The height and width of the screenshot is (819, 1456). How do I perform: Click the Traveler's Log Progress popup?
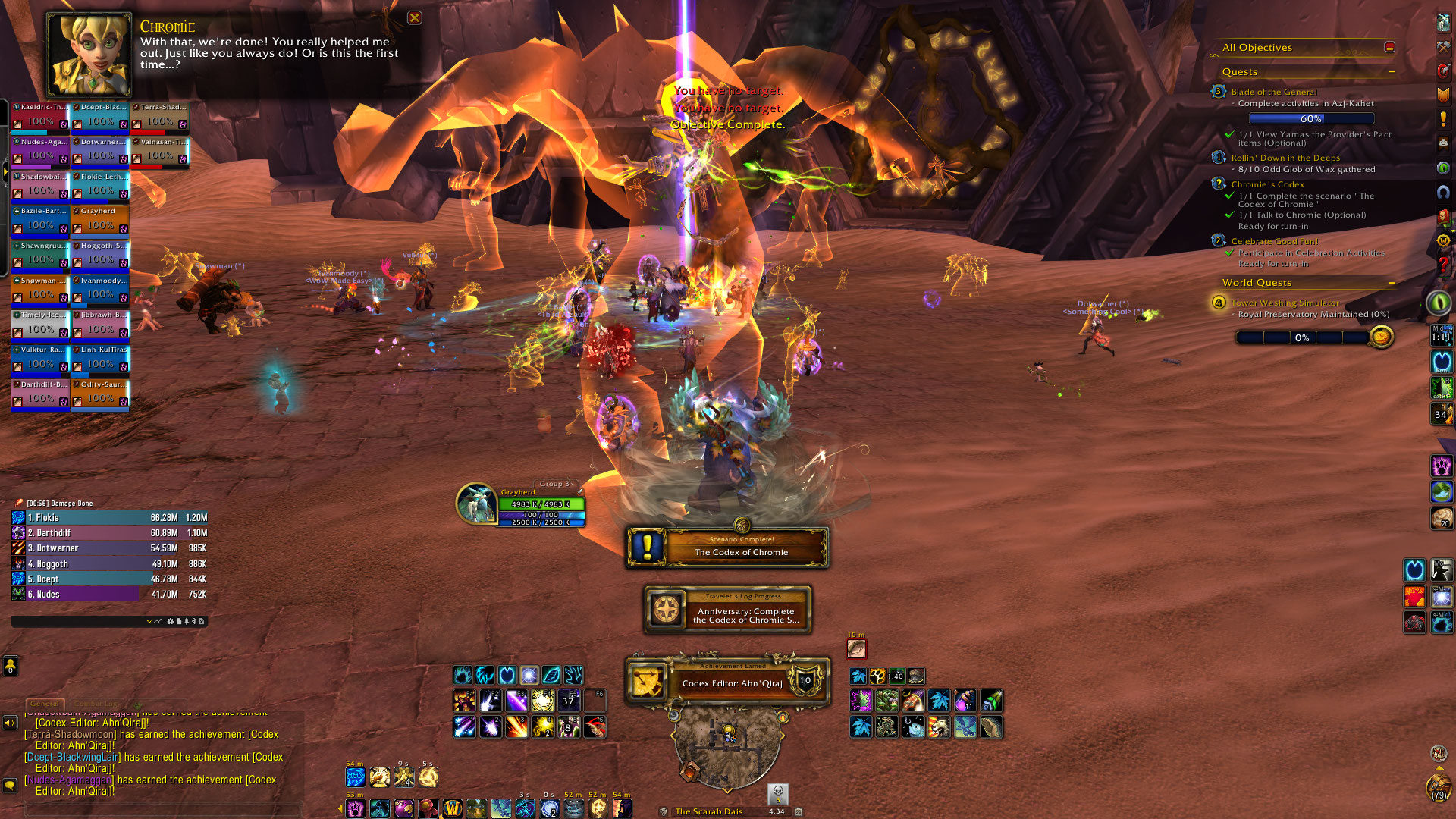pyautogui.click(x=726, y=610)
